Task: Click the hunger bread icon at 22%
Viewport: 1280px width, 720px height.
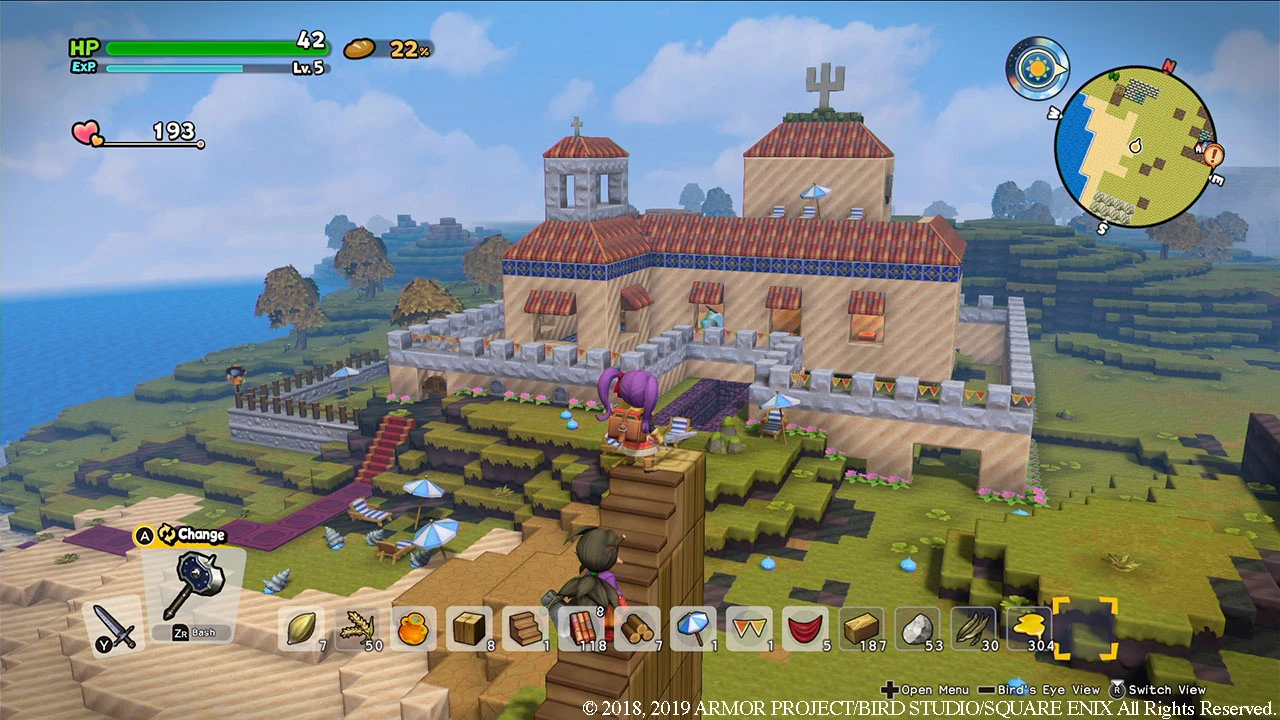Action: coord(359,50)
